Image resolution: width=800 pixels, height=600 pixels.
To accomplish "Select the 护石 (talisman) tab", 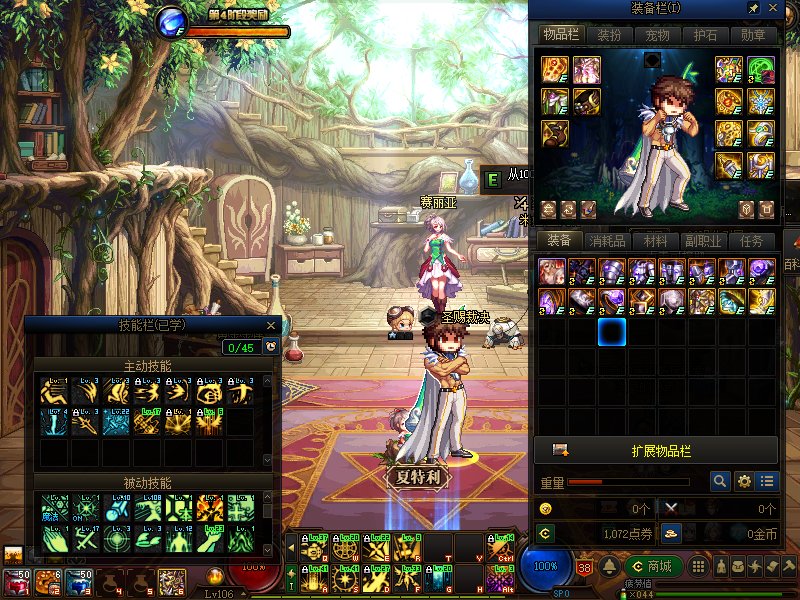I will [x=705, y=34].
